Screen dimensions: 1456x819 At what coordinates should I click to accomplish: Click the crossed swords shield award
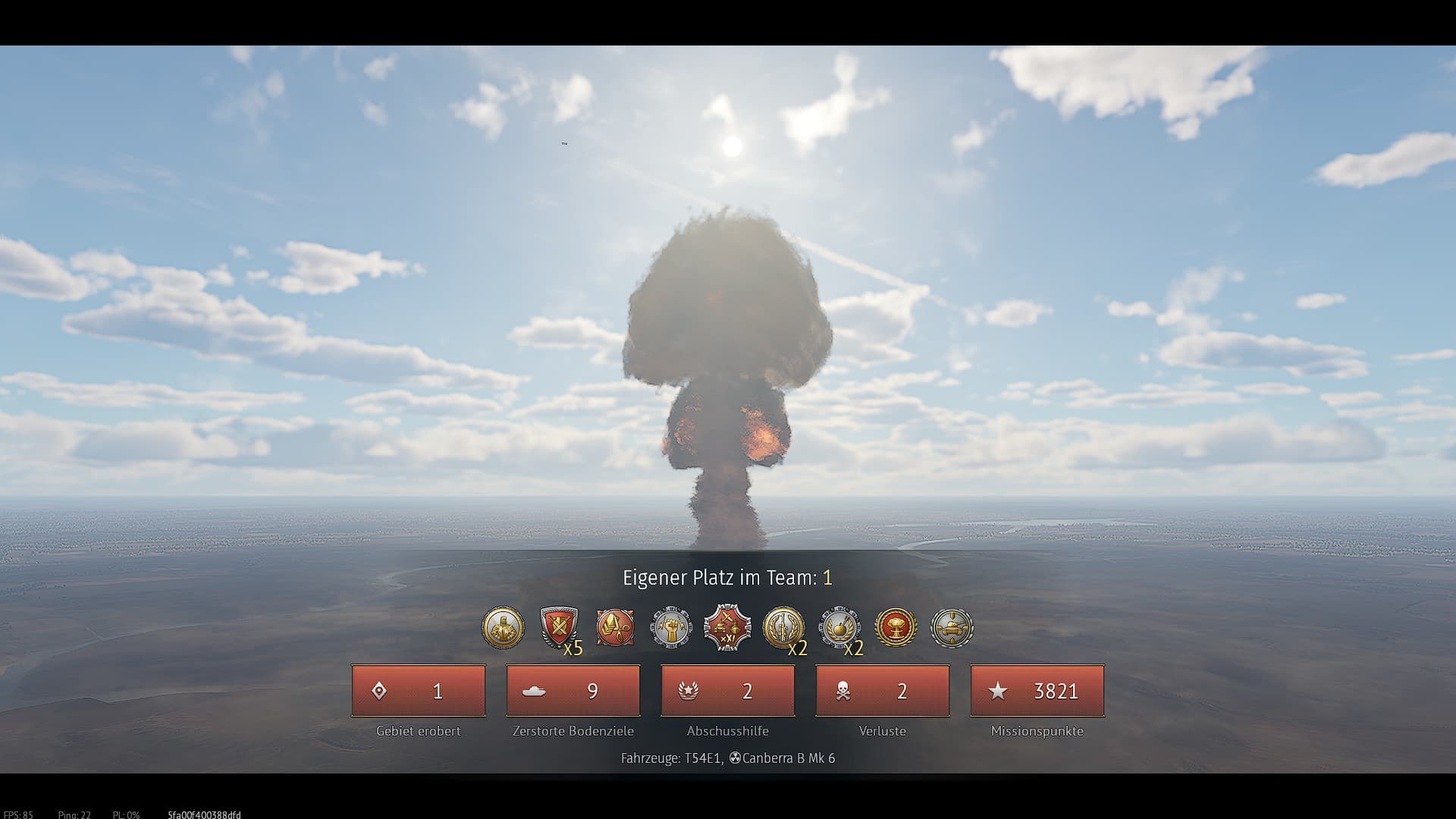[x=559, y=628]
